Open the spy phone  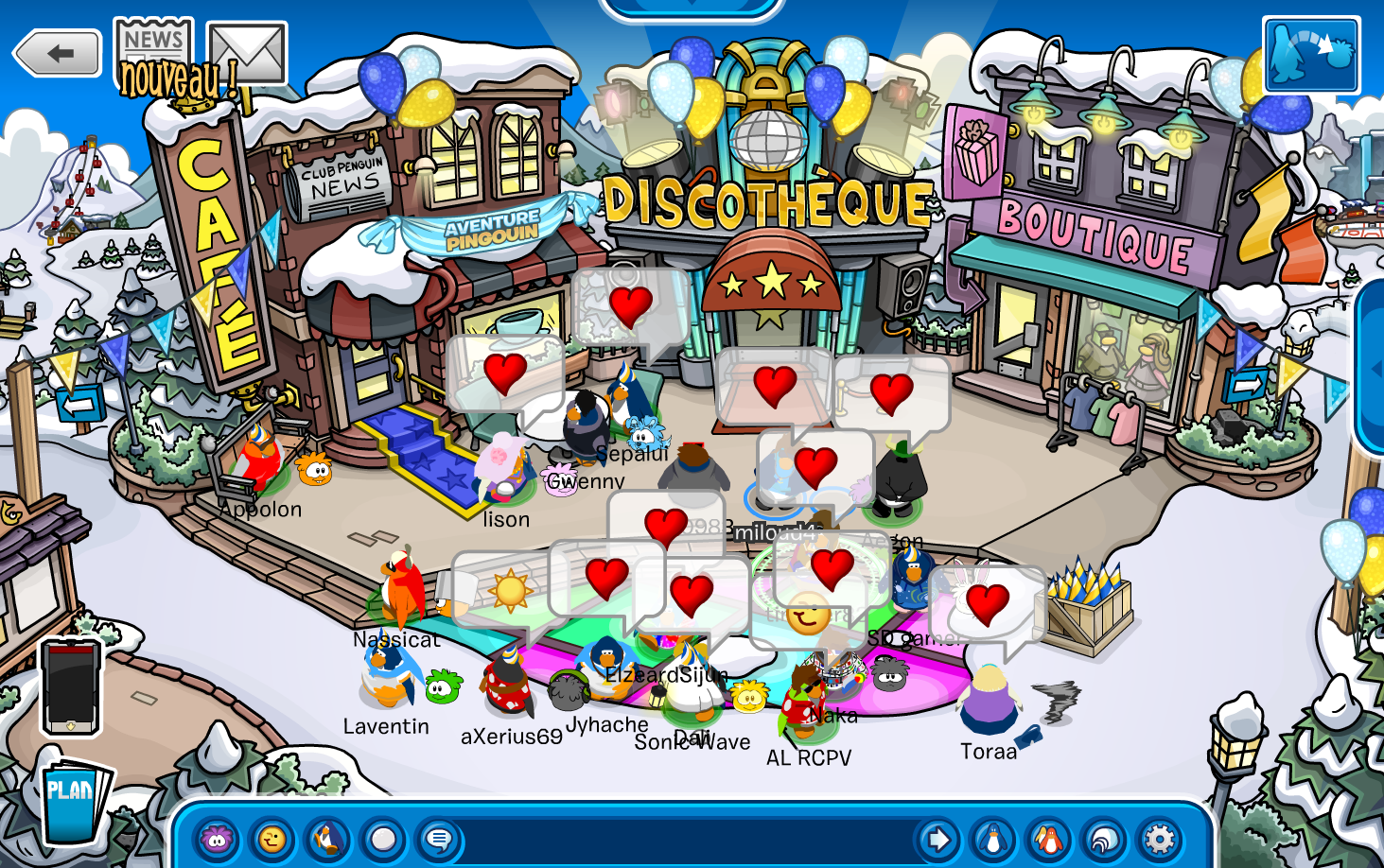pyautogui.click(x=70, y=686)
